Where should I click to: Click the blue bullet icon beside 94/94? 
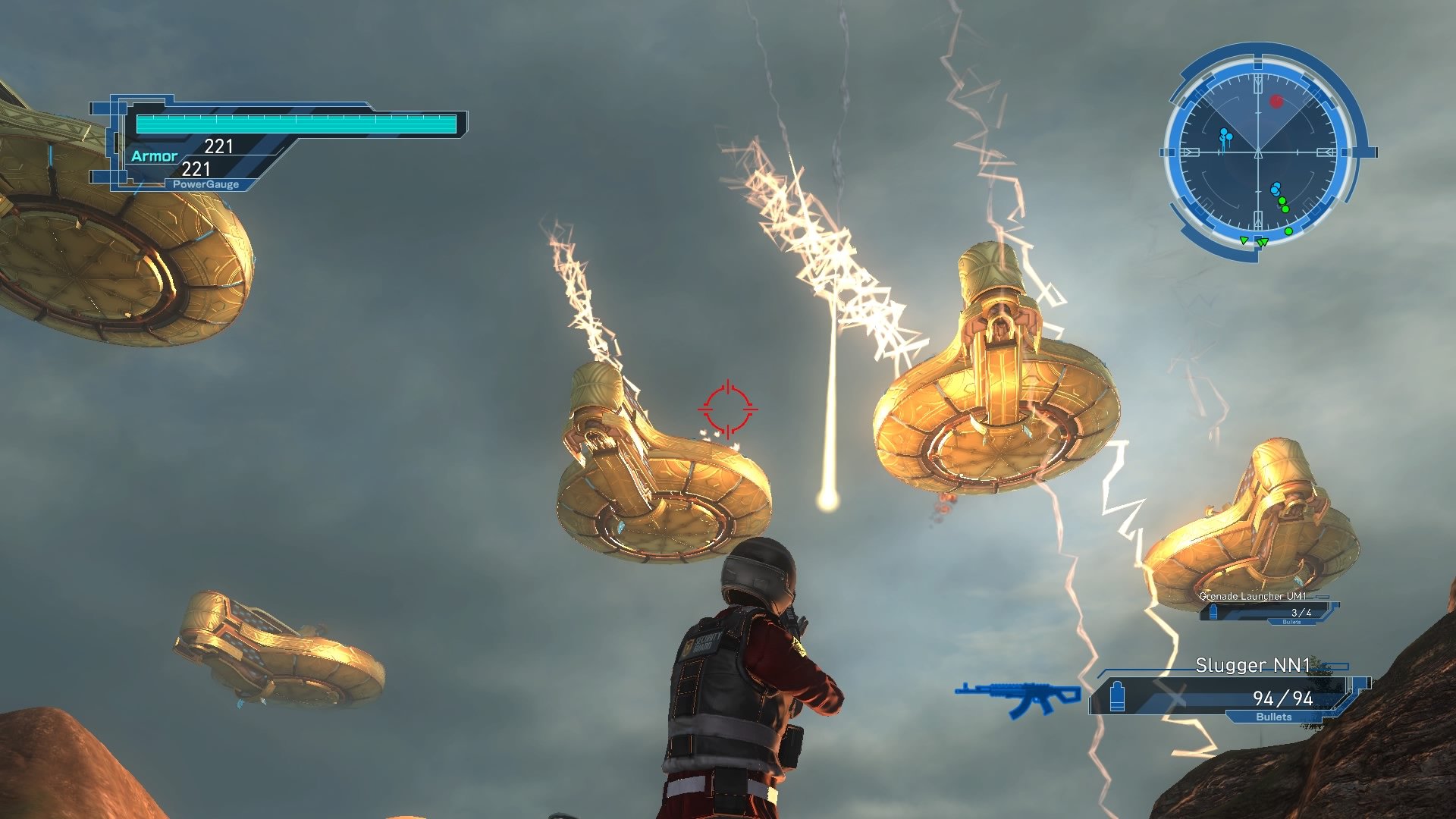[x=1117, y=698]
